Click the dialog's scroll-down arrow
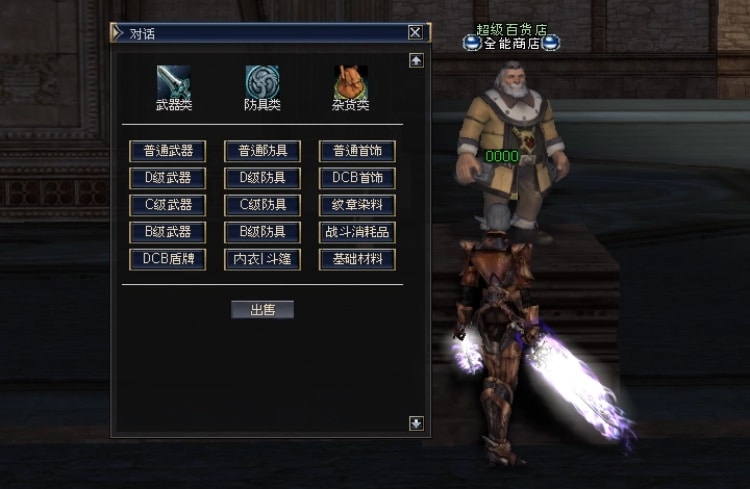Screen dimensions: 750x489 click(416, 423)
